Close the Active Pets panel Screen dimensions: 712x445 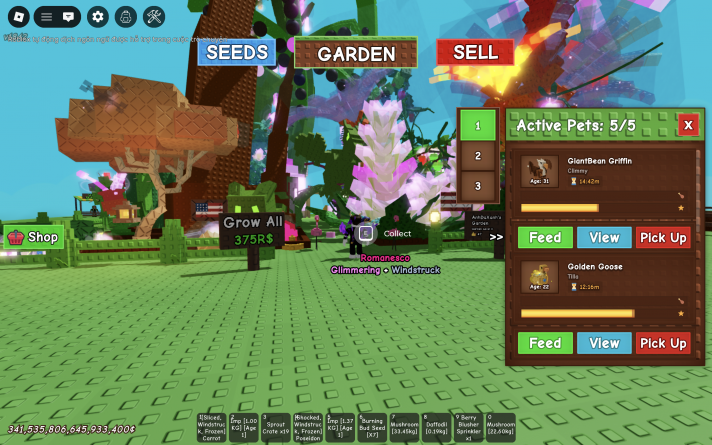click(688, 125)
